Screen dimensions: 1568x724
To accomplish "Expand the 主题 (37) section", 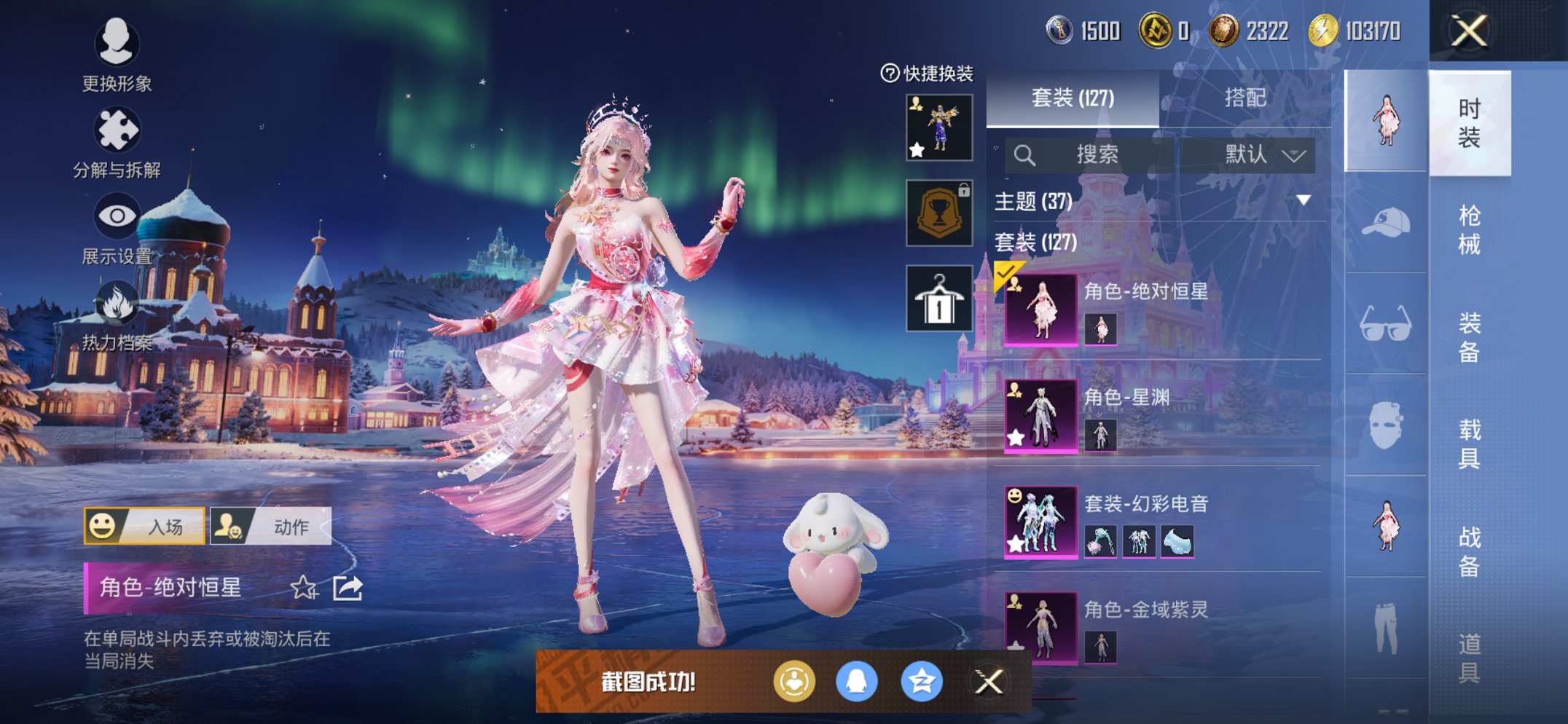I will pyautogui.click(x=1303, y=200).
